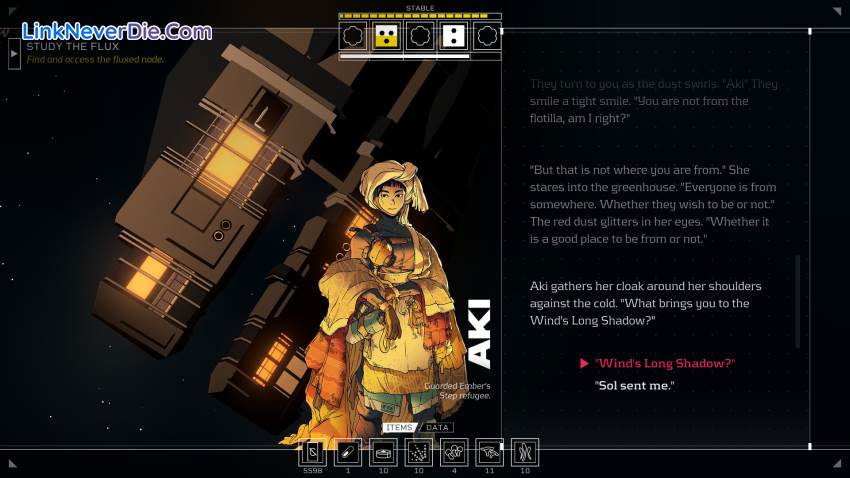
Task: Switch to the Data tab
Action: tap(436, 428)
